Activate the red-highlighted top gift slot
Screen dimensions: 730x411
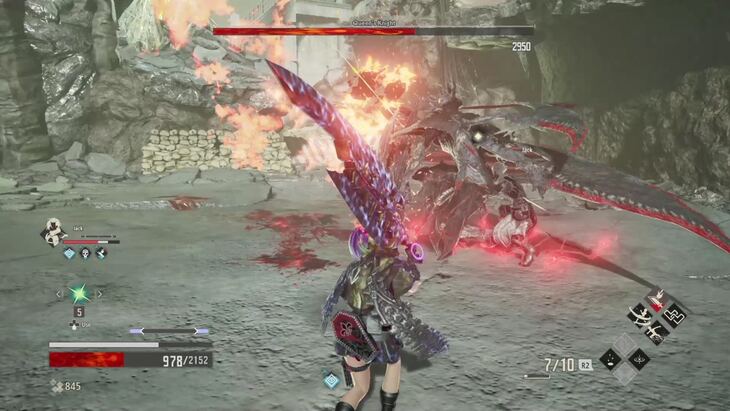coord(658,298)
